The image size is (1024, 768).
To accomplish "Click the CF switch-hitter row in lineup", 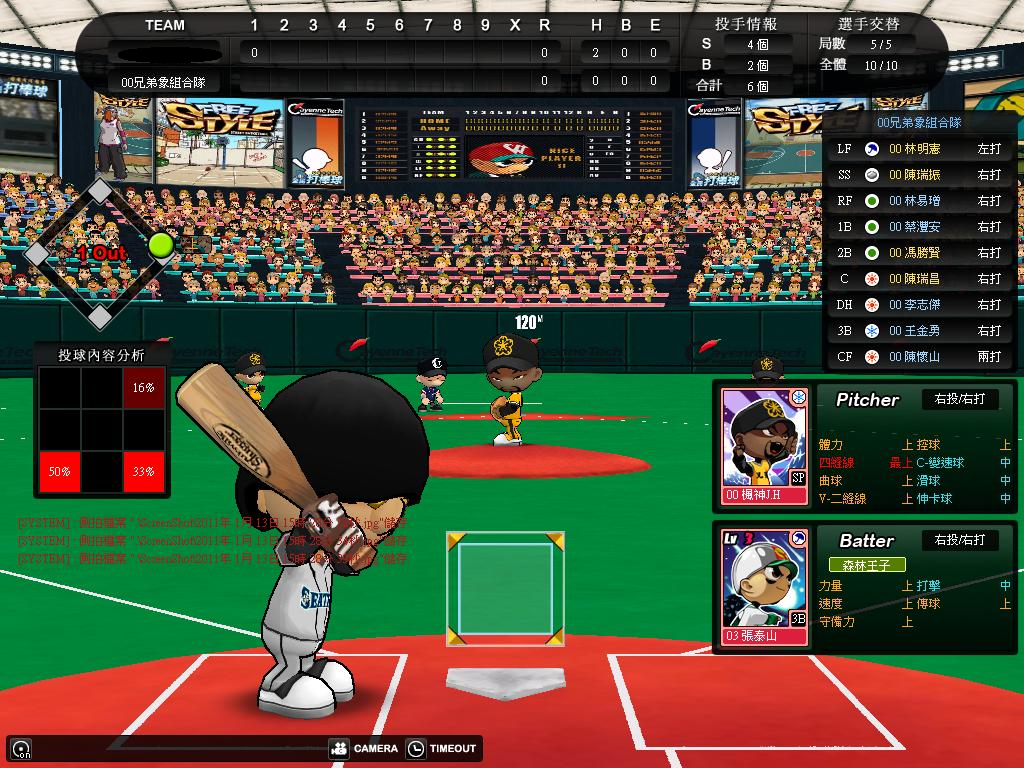I will [918, 357].
